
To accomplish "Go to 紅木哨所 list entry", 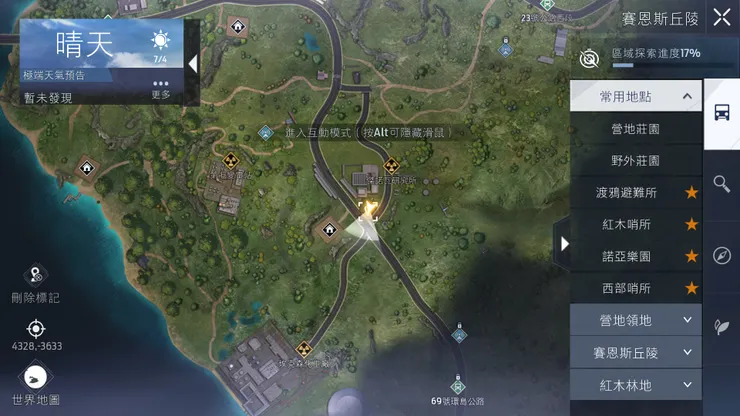I will (627, 224).
